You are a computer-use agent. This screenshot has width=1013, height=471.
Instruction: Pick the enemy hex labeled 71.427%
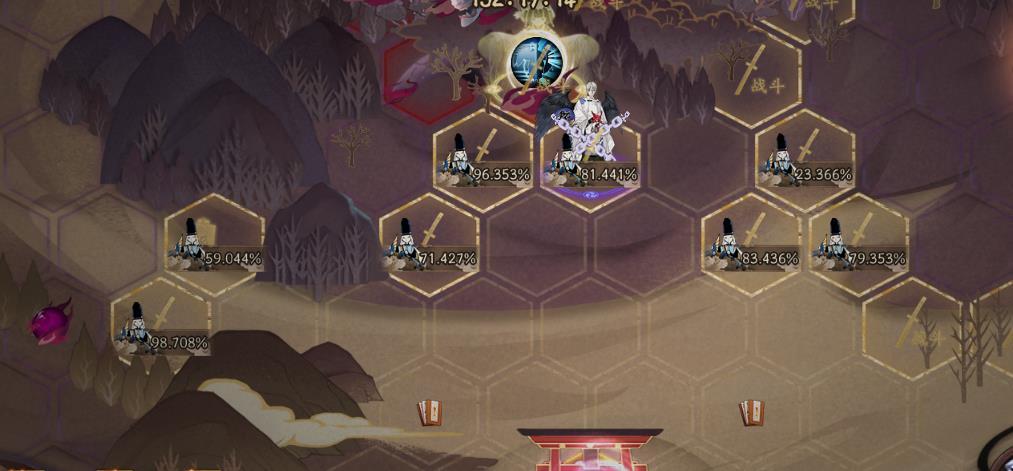click(429, 245)
